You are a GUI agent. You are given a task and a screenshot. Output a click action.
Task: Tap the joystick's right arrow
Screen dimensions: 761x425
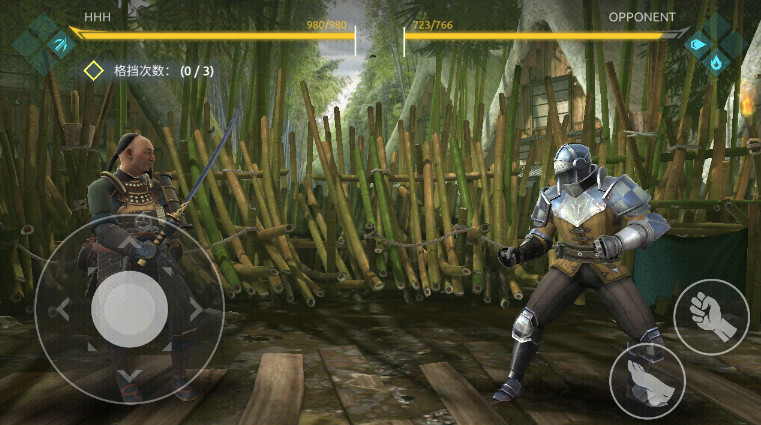pyautogui.click(x=195, y=310)
